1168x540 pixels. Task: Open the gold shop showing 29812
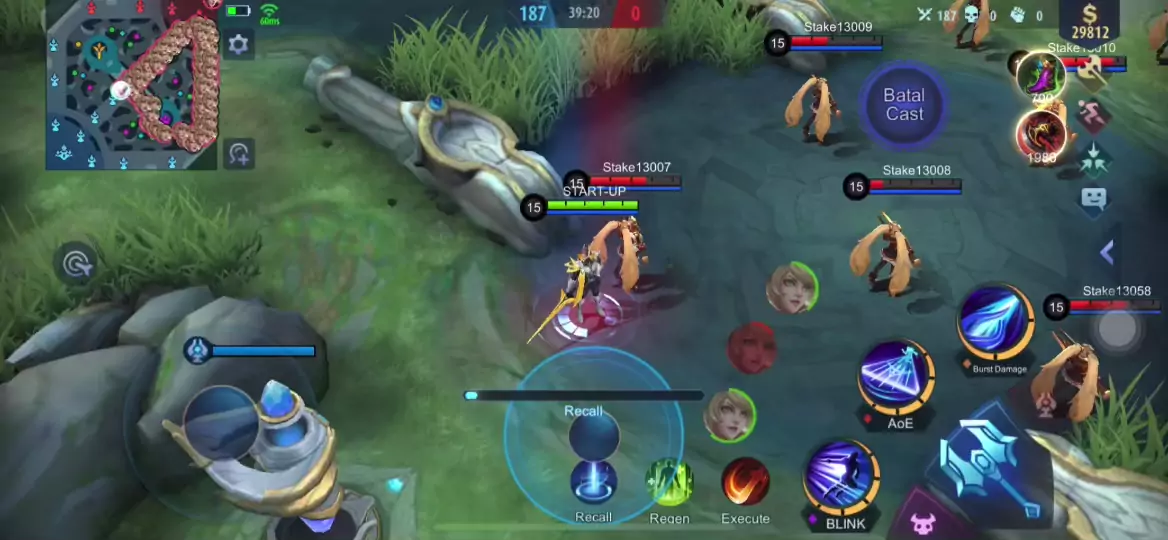click(1088, 22)
